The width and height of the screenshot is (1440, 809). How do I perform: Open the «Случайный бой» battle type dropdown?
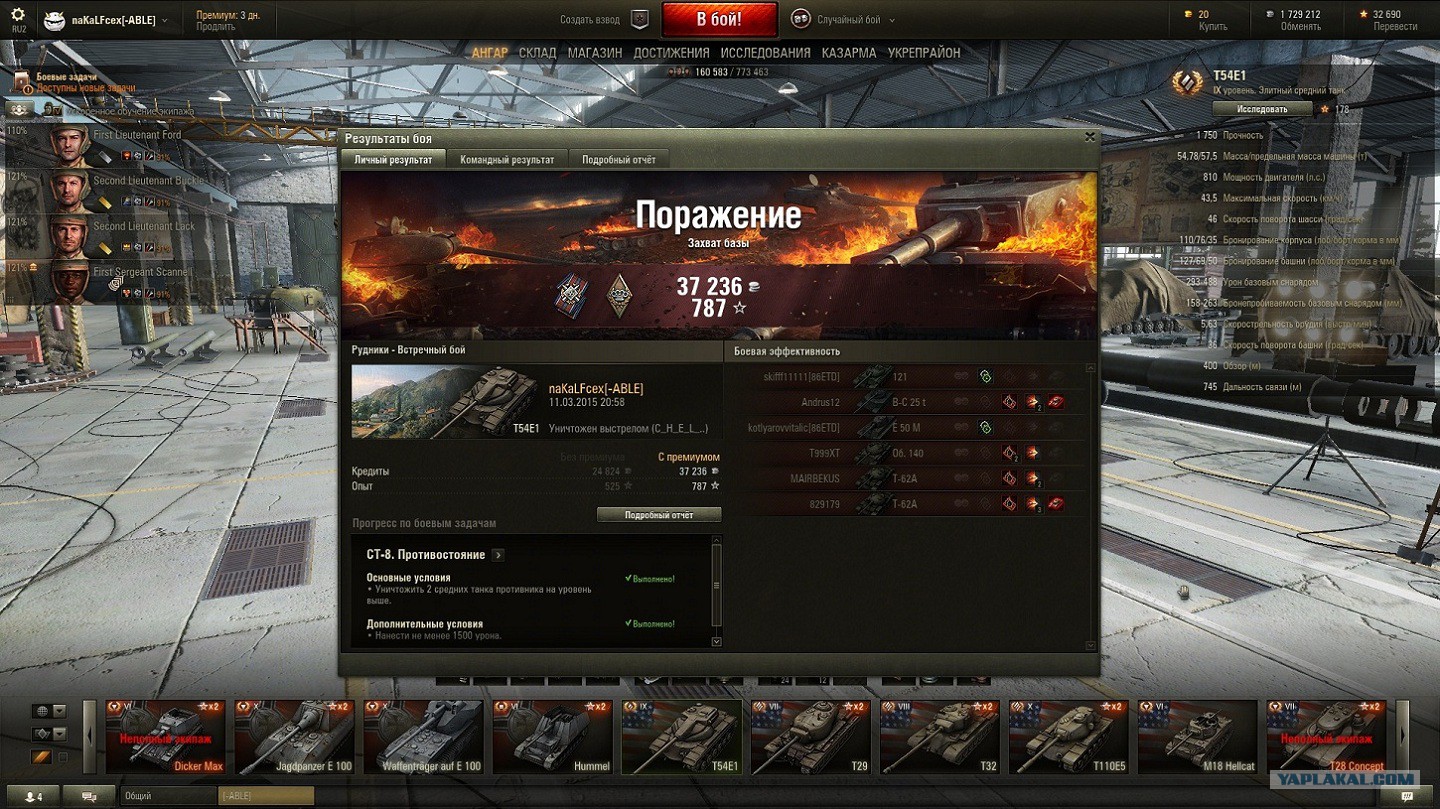tap(843, 20)
